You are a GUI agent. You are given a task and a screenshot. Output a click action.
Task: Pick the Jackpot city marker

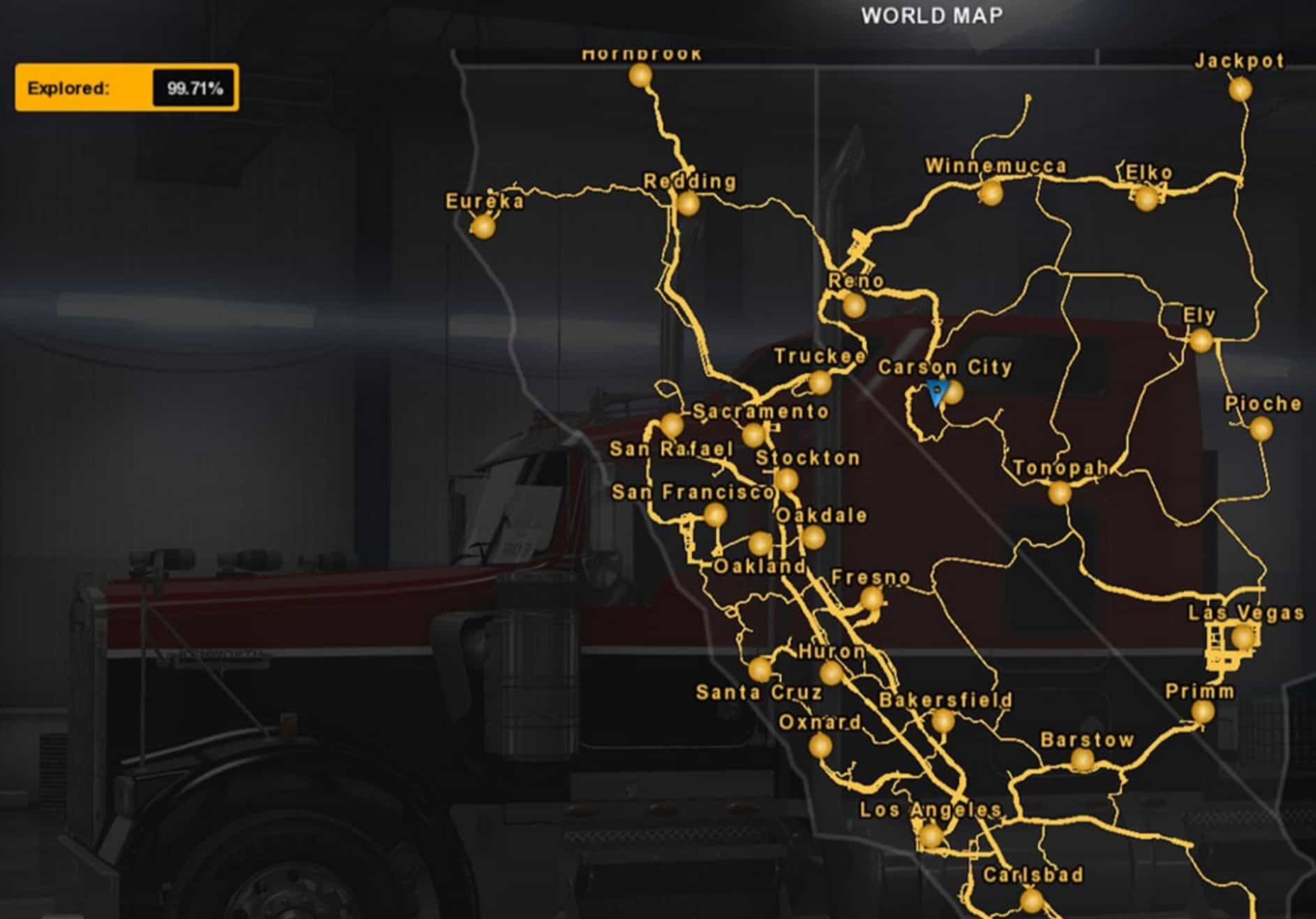click(1240, 89)
